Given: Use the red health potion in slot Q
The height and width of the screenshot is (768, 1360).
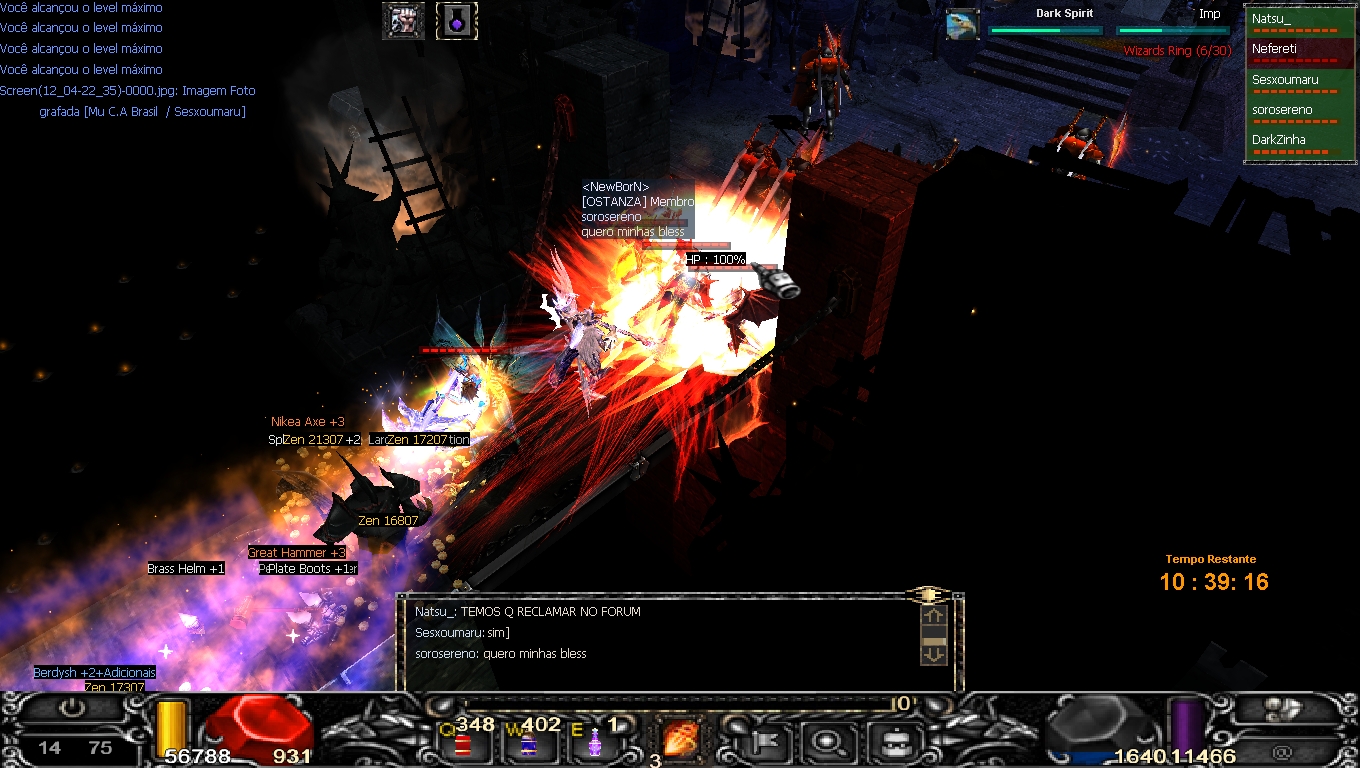Looking at the screenshot, I should pos(463,743).
